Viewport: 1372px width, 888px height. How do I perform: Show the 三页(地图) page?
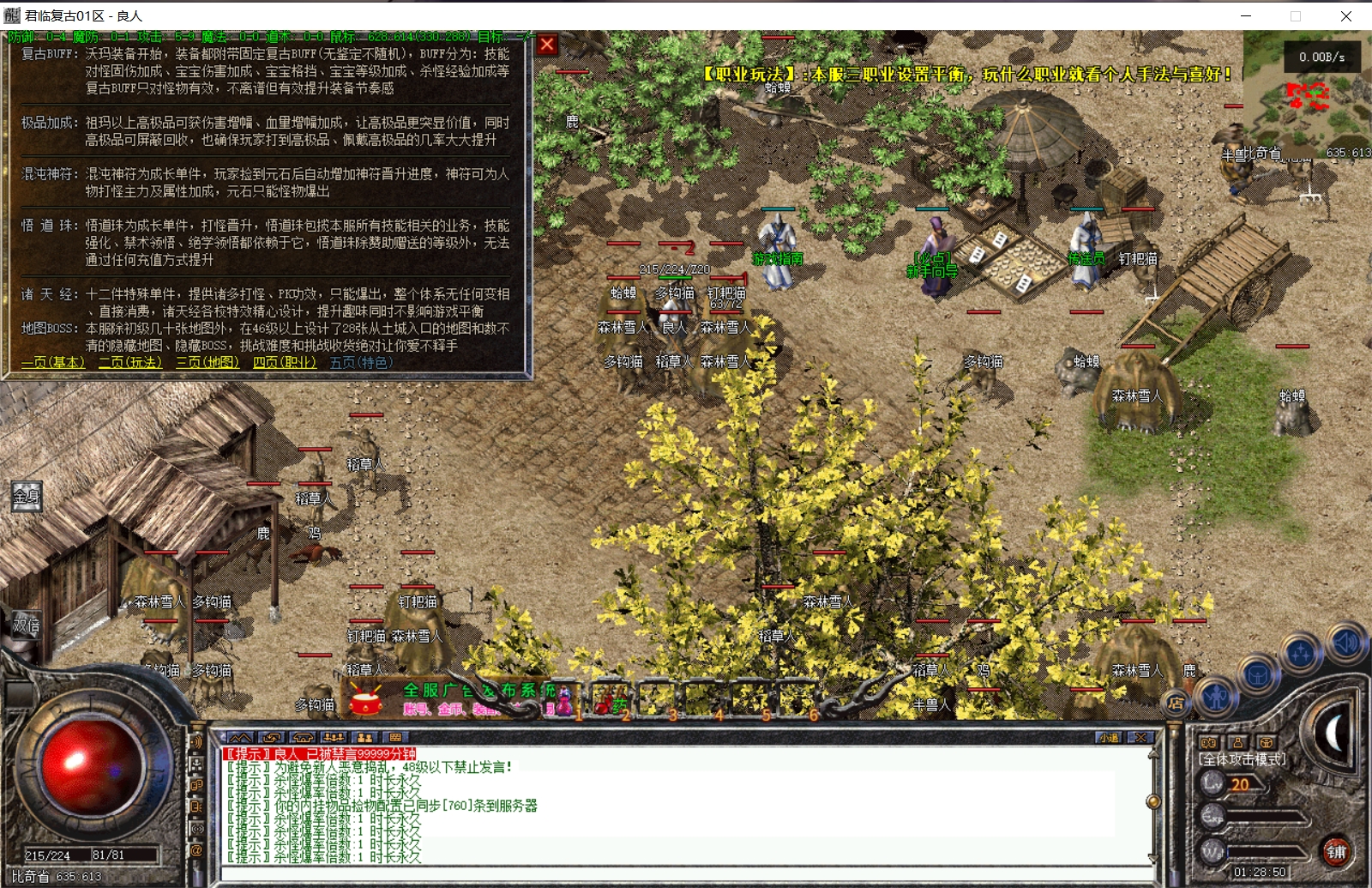207,362
